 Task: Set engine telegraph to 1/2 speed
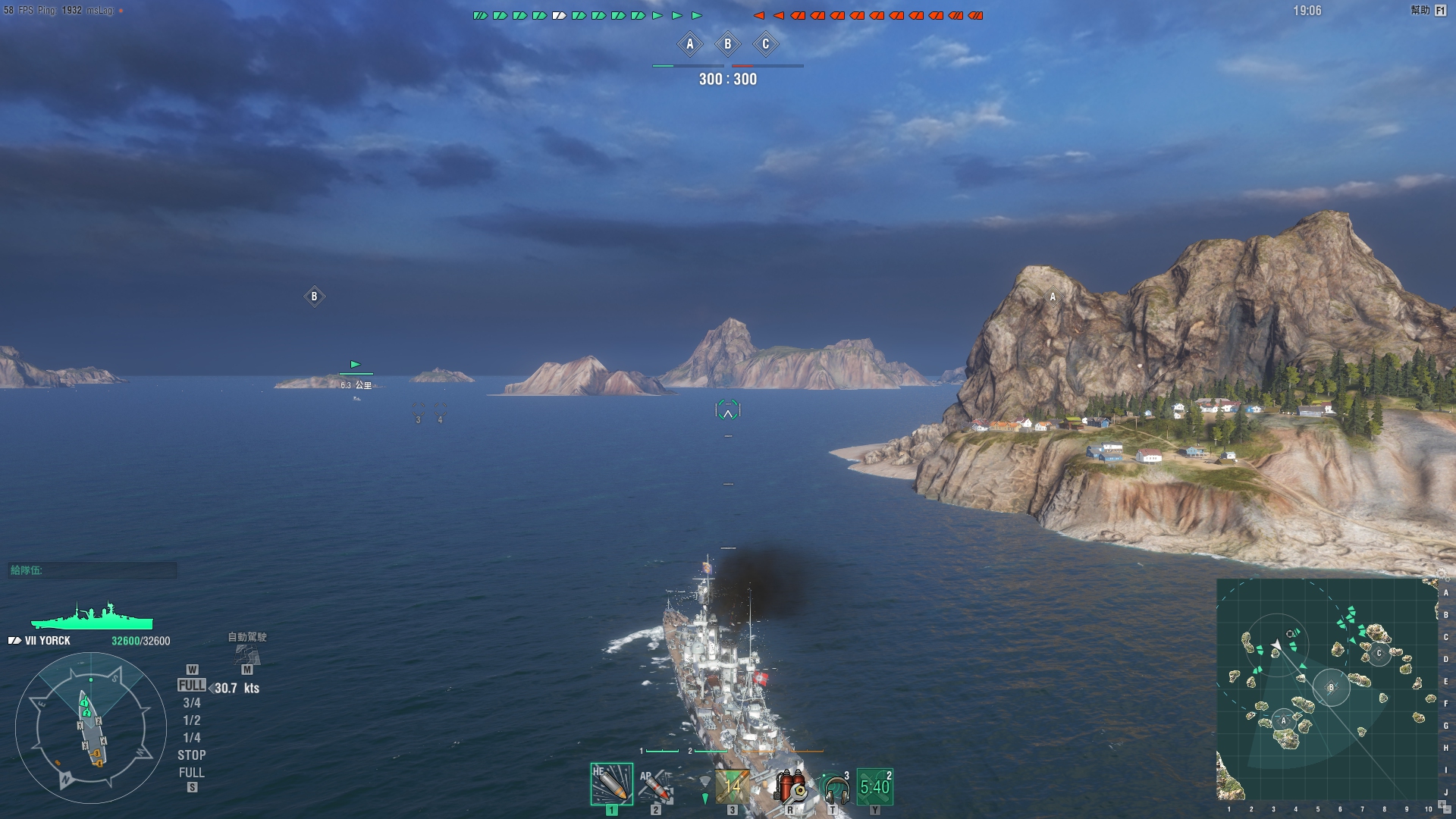[x=192, y=720]
